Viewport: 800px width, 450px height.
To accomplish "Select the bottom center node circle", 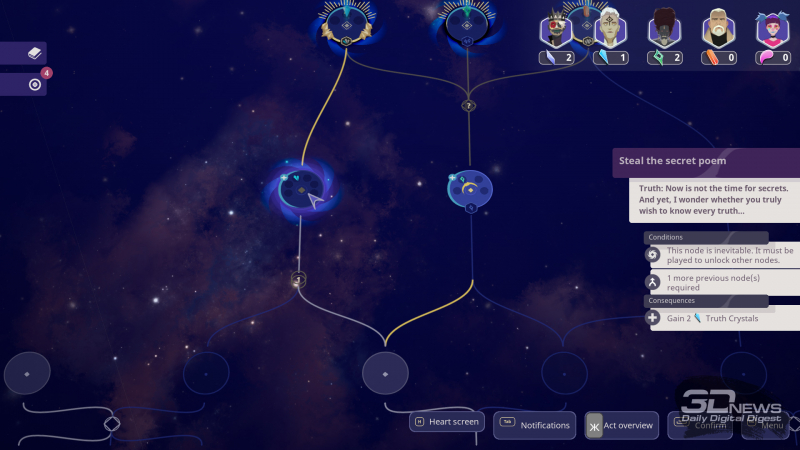I will (385, 373).
